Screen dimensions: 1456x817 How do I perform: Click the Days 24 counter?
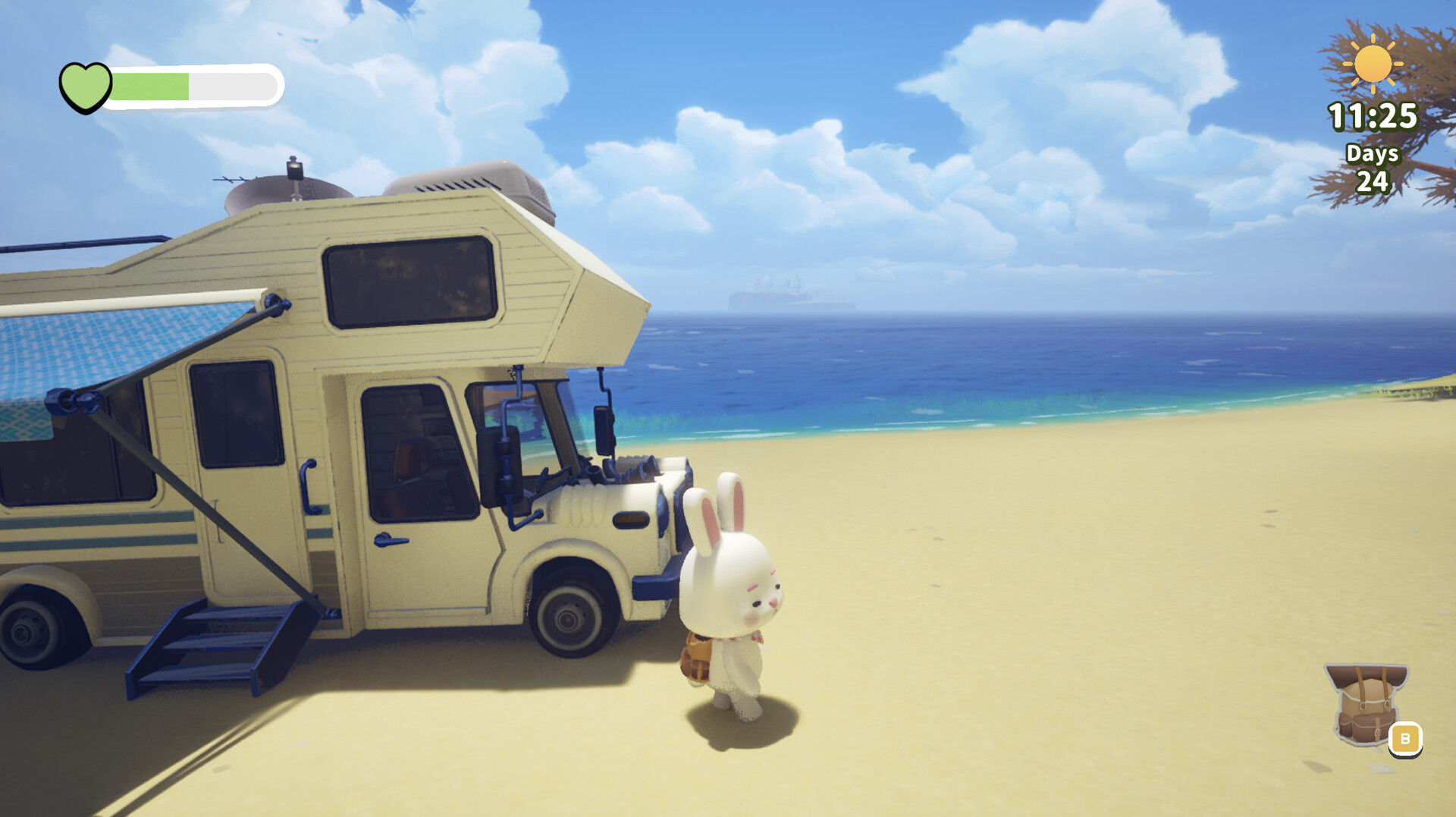[x=1374, y=167]
